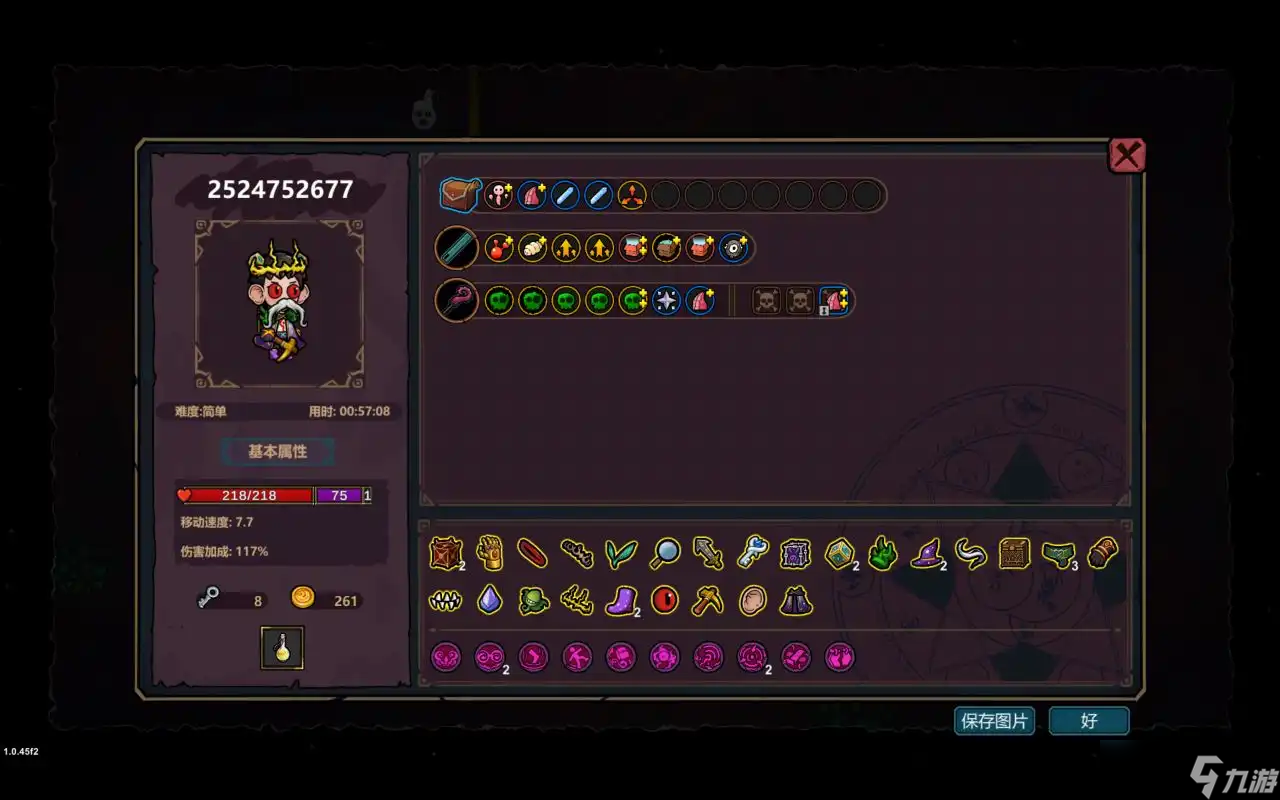
Task: Select the yellow potion flask slot
Action: coord(282,648)
